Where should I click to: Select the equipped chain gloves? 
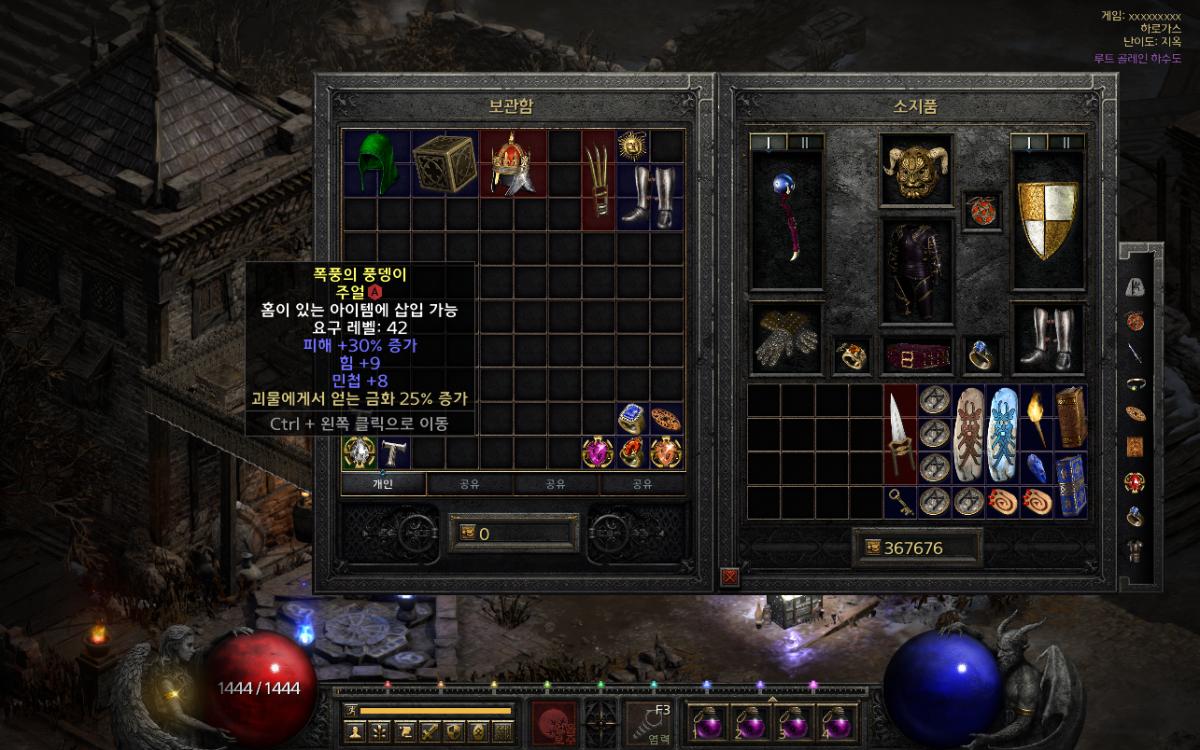click(786, 338)
